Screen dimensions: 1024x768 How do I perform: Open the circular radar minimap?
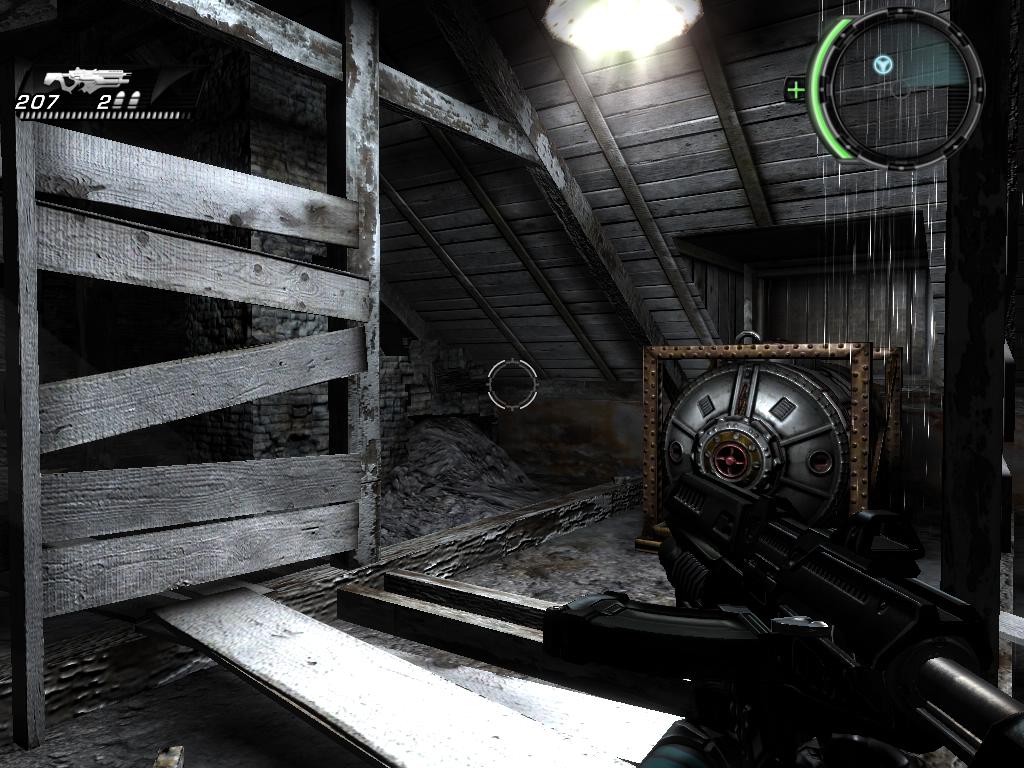(897, 87)
